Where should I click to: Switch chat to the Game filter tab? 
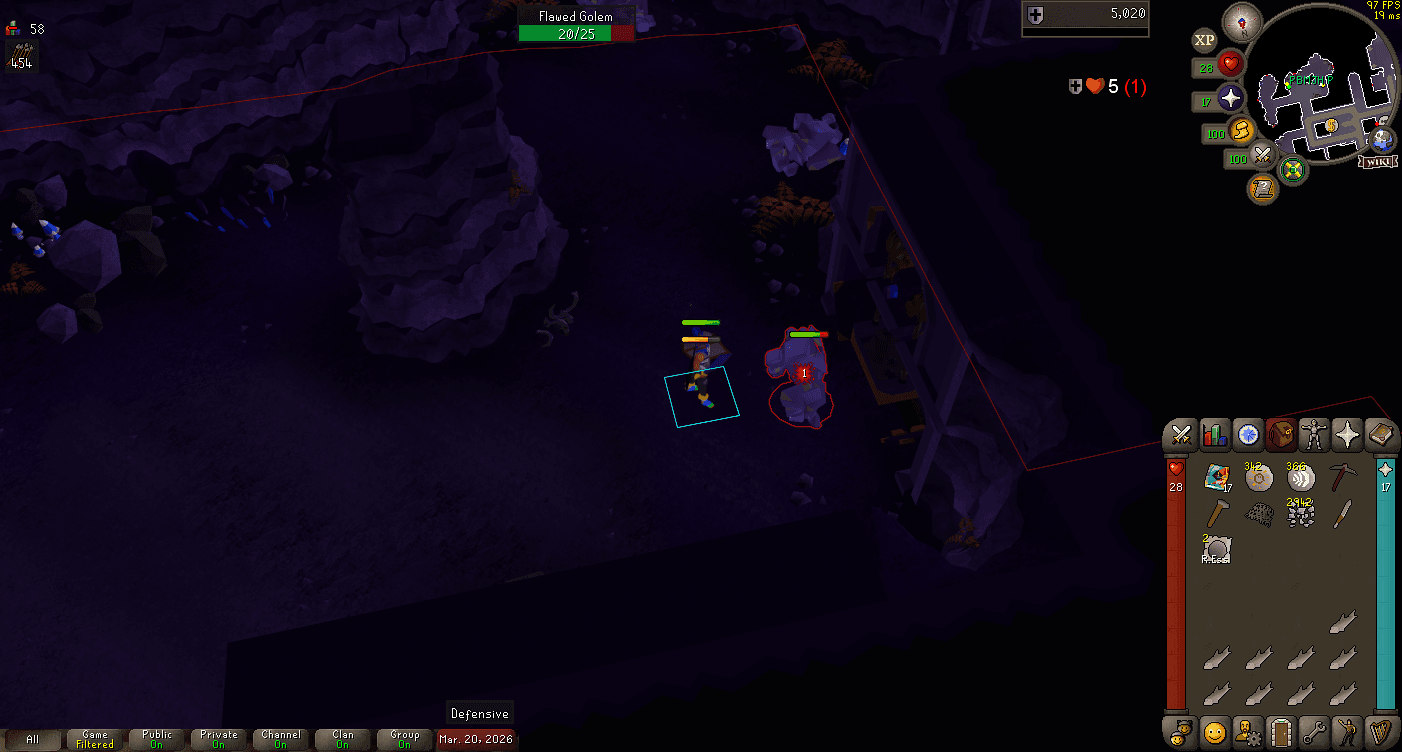tap(95, 740)
